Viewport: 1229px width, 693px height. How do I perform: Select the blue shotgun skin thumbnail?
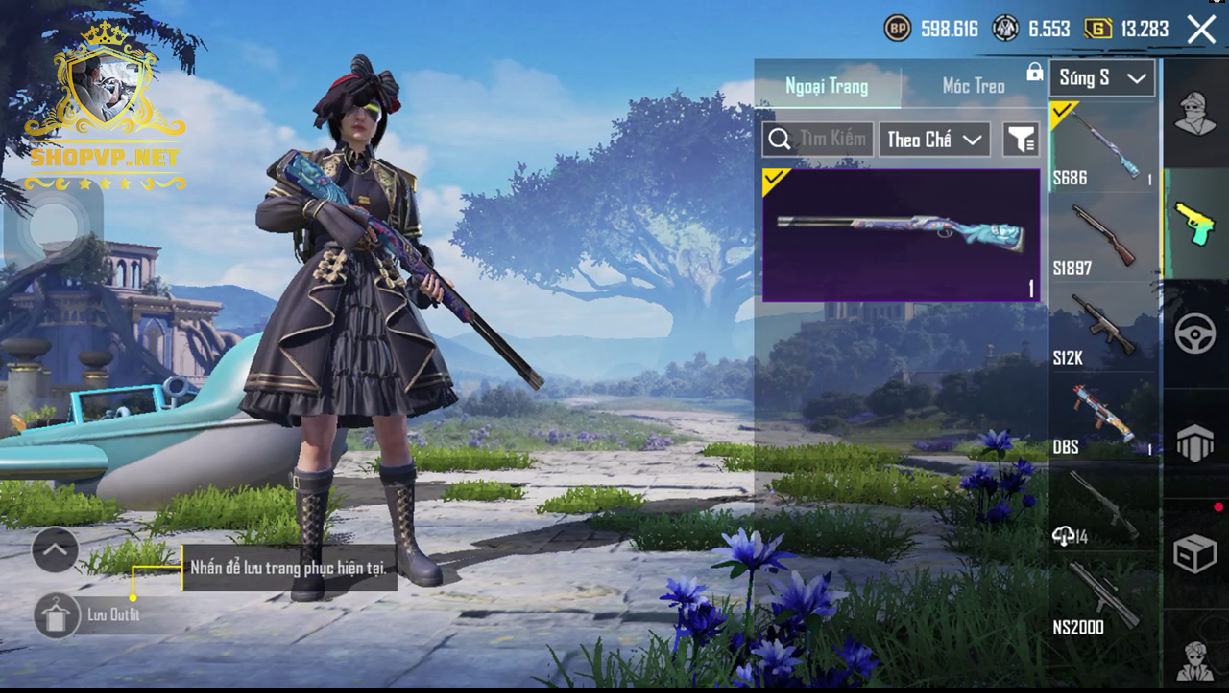click(900, 235)
